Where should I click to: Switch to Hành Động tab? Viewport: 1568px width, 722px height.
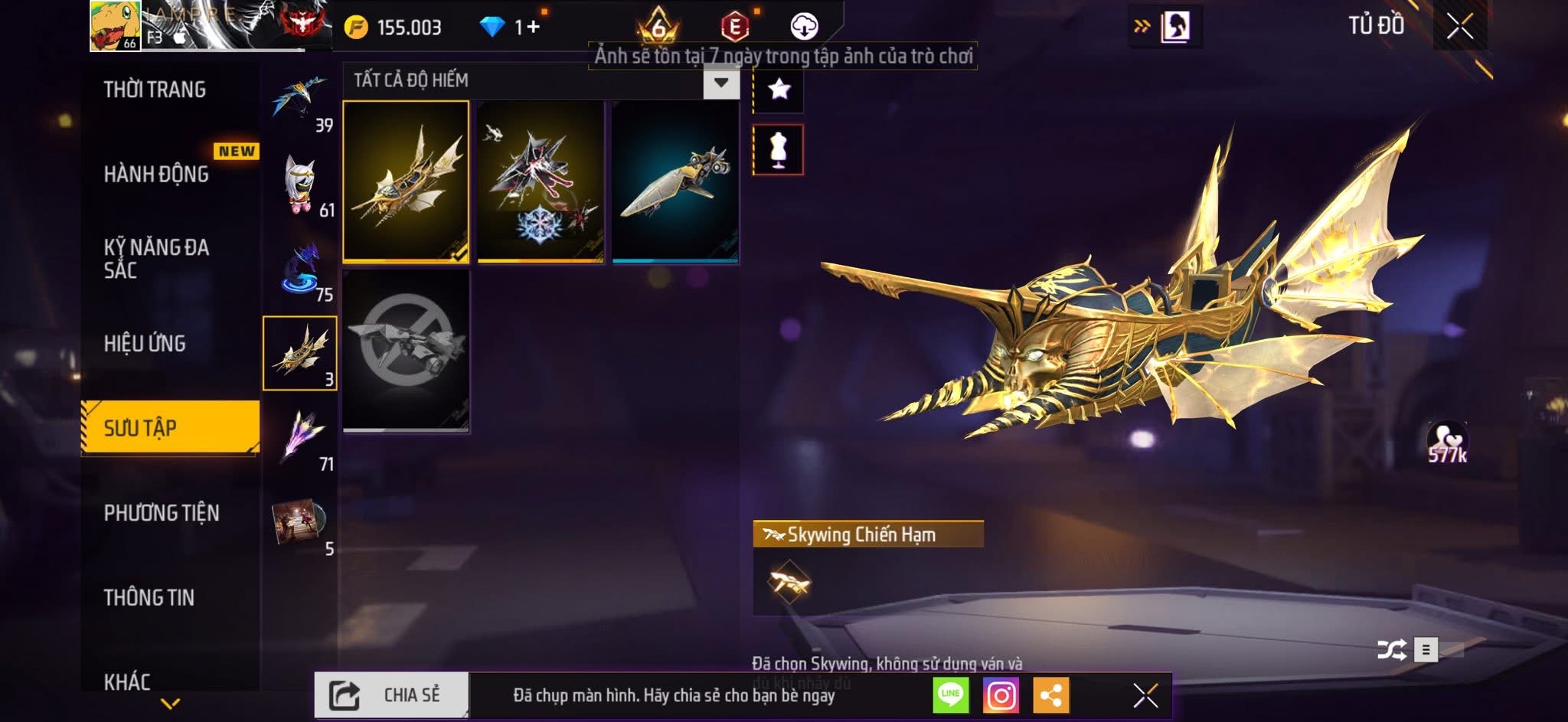(x=156, y=174)
